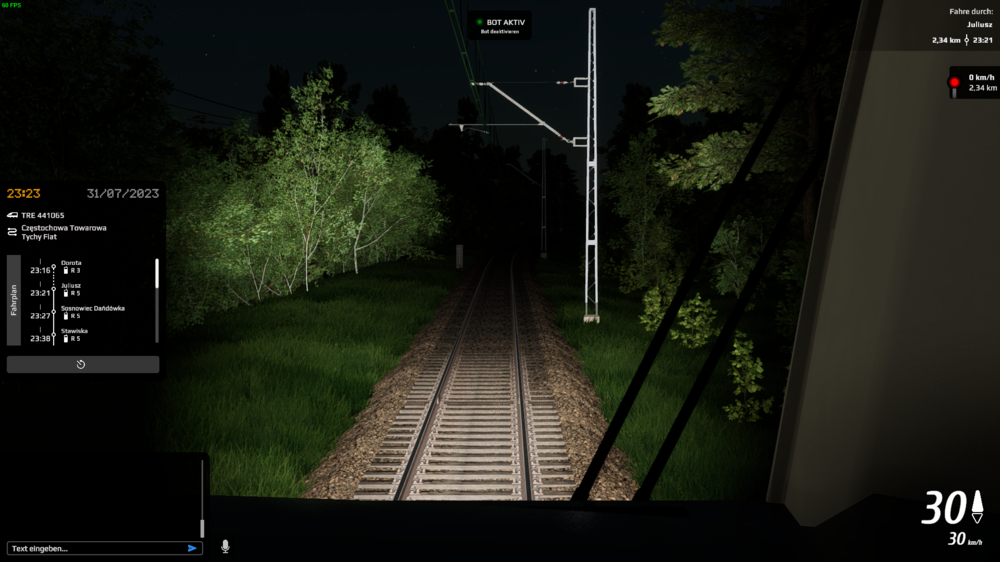This screenshot has width=1000, height=562.
Task: Click the timetable scrollbar handle
Action: pos(156,273)
